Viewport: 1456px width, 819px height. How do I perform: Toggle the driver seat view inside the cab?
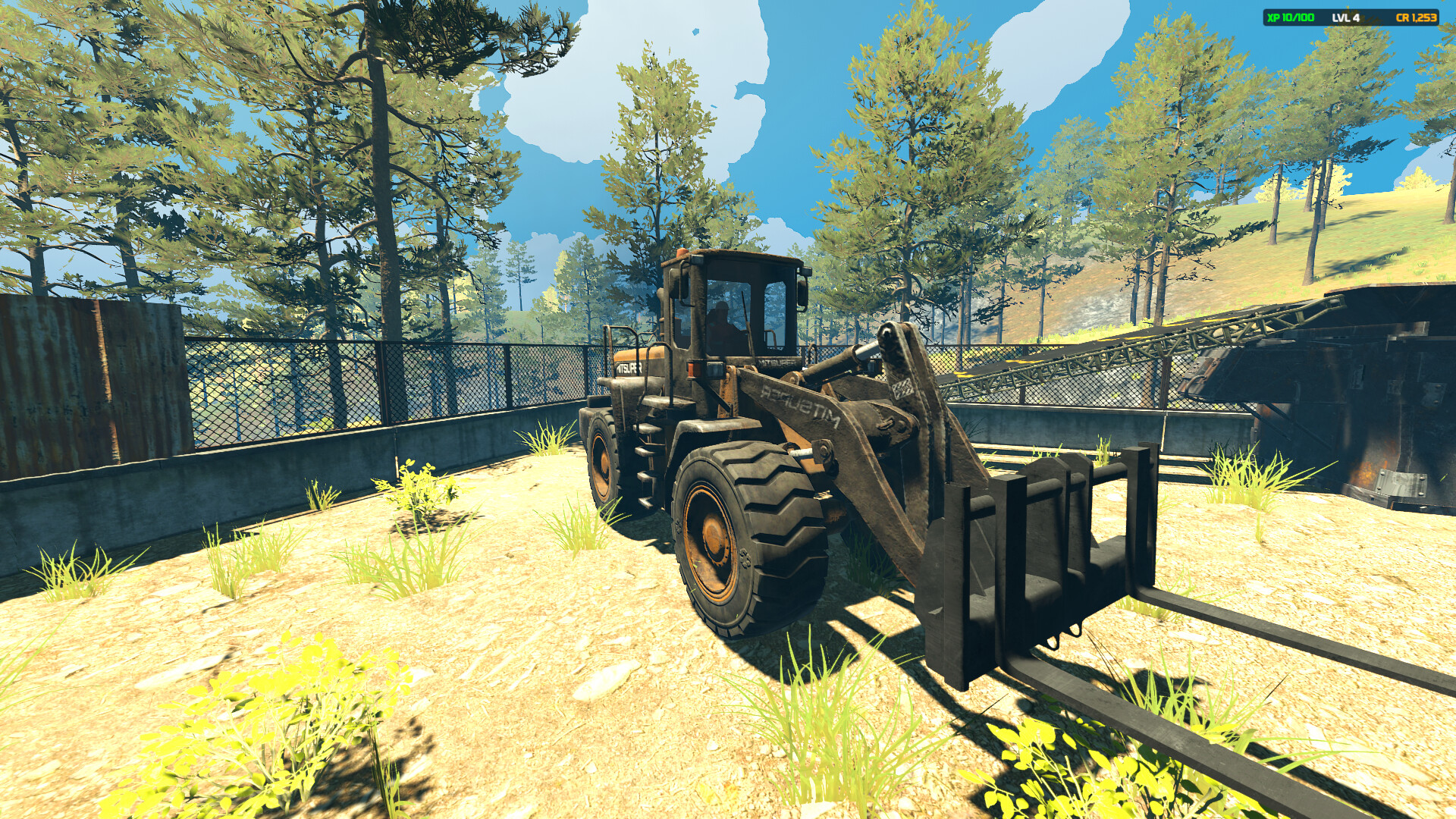click(x=720, y=317)
